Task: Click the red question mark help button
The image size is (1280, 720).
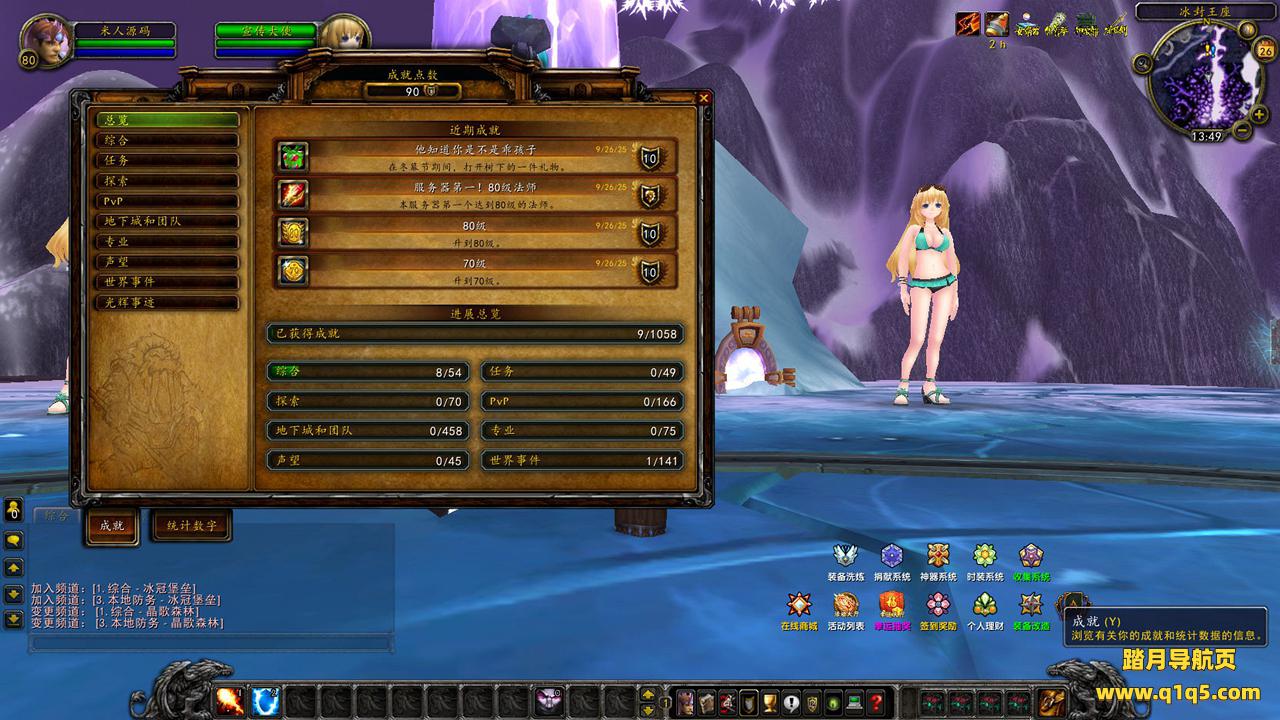Action: (x=876, y=702)
